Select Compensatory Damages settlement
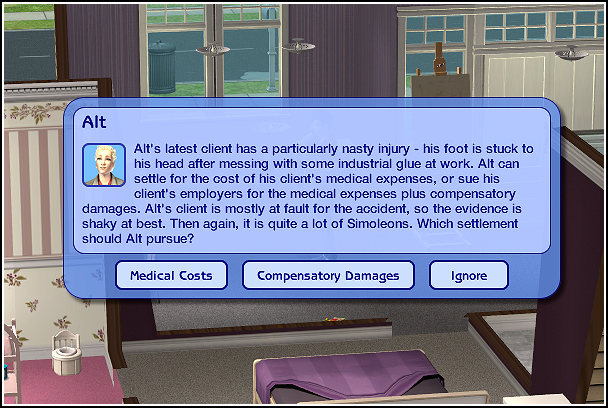The width and height of the screenshot is (608, 408). (328, 275)
